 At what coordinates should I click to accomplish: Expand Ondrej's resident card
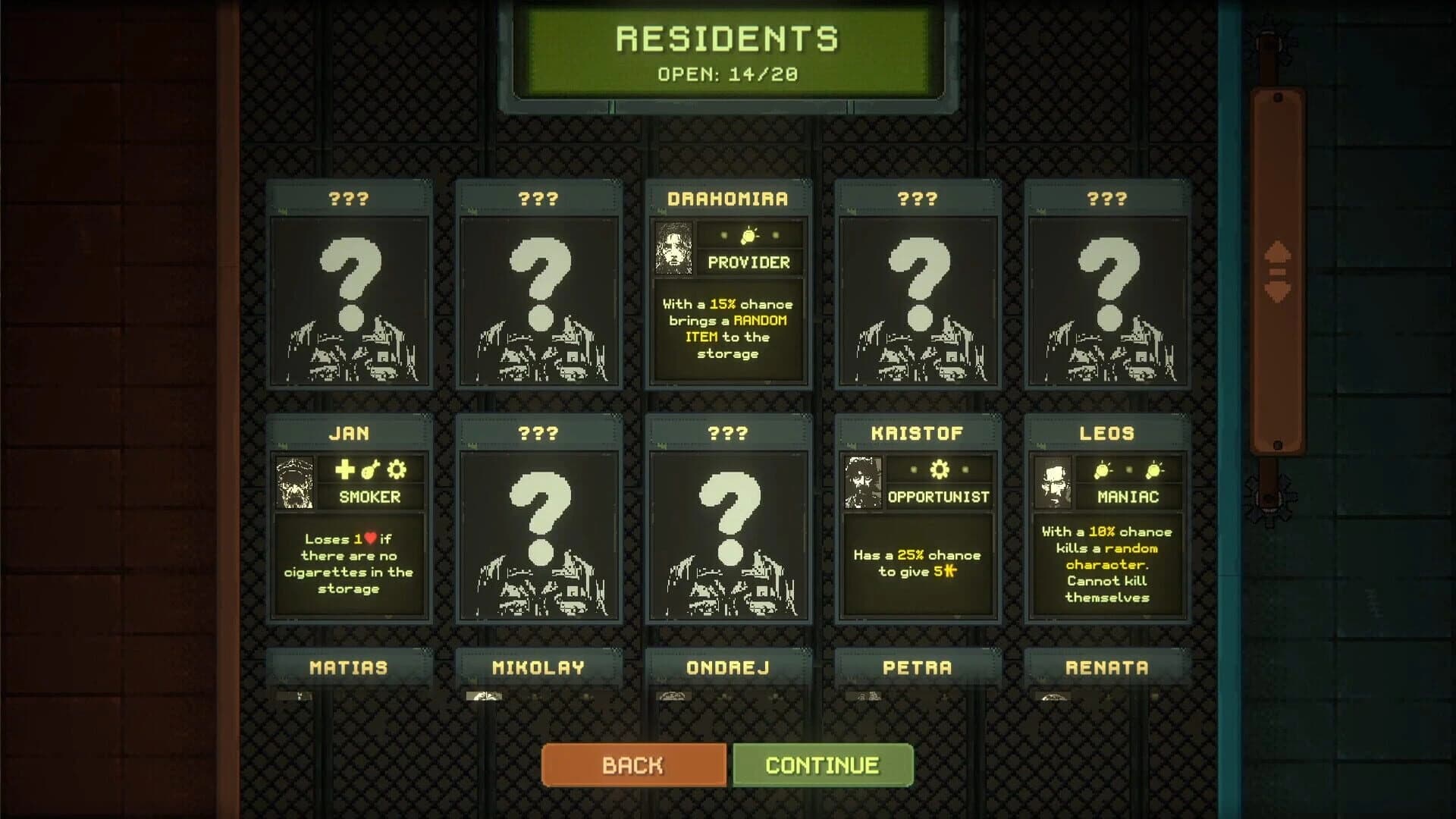pyautogui.click(x=728, y=668)
